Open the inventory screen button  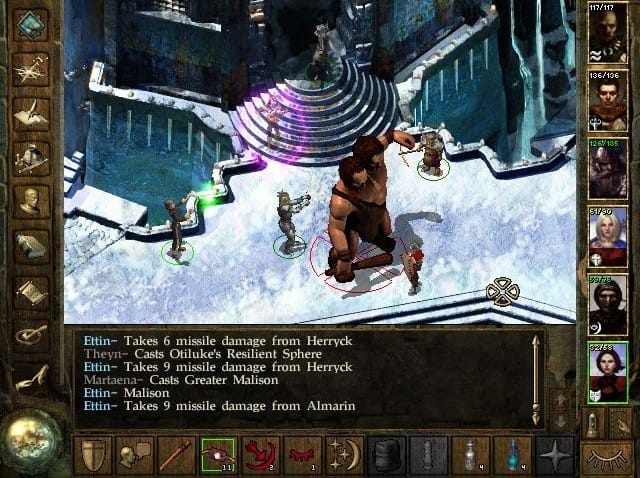(x=31, y=157)
